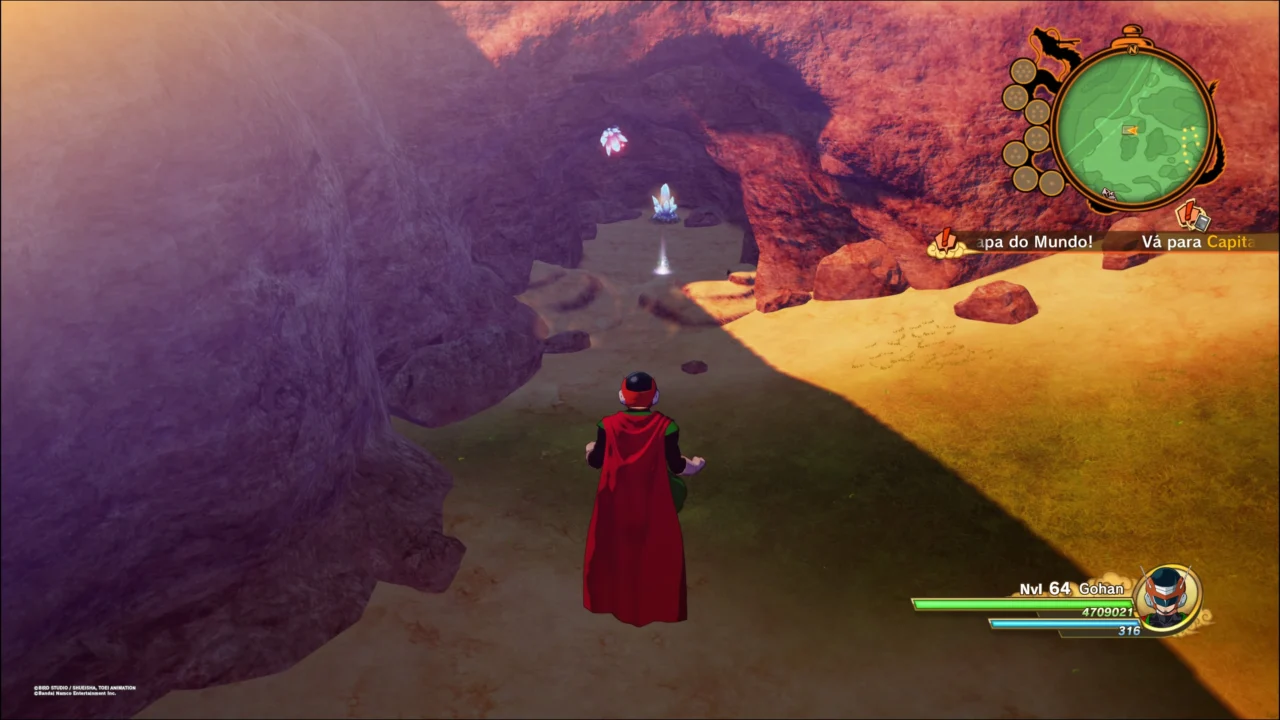Open the card notification icon below minimap
Viewport: 1280px width, 720px height.
[1190, 215]
